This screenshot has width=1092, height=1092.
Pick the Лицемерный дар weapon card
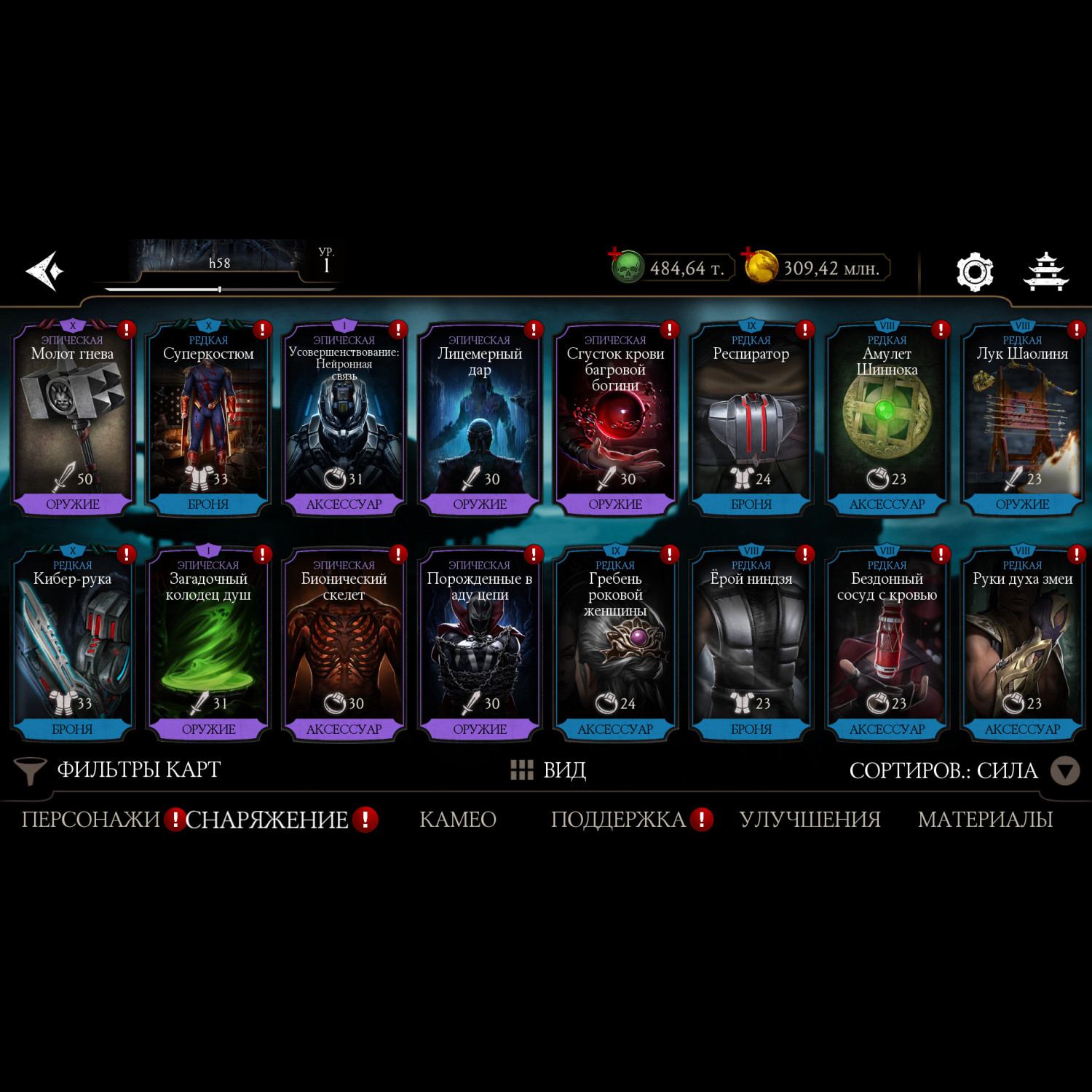(x=480, y=419)
